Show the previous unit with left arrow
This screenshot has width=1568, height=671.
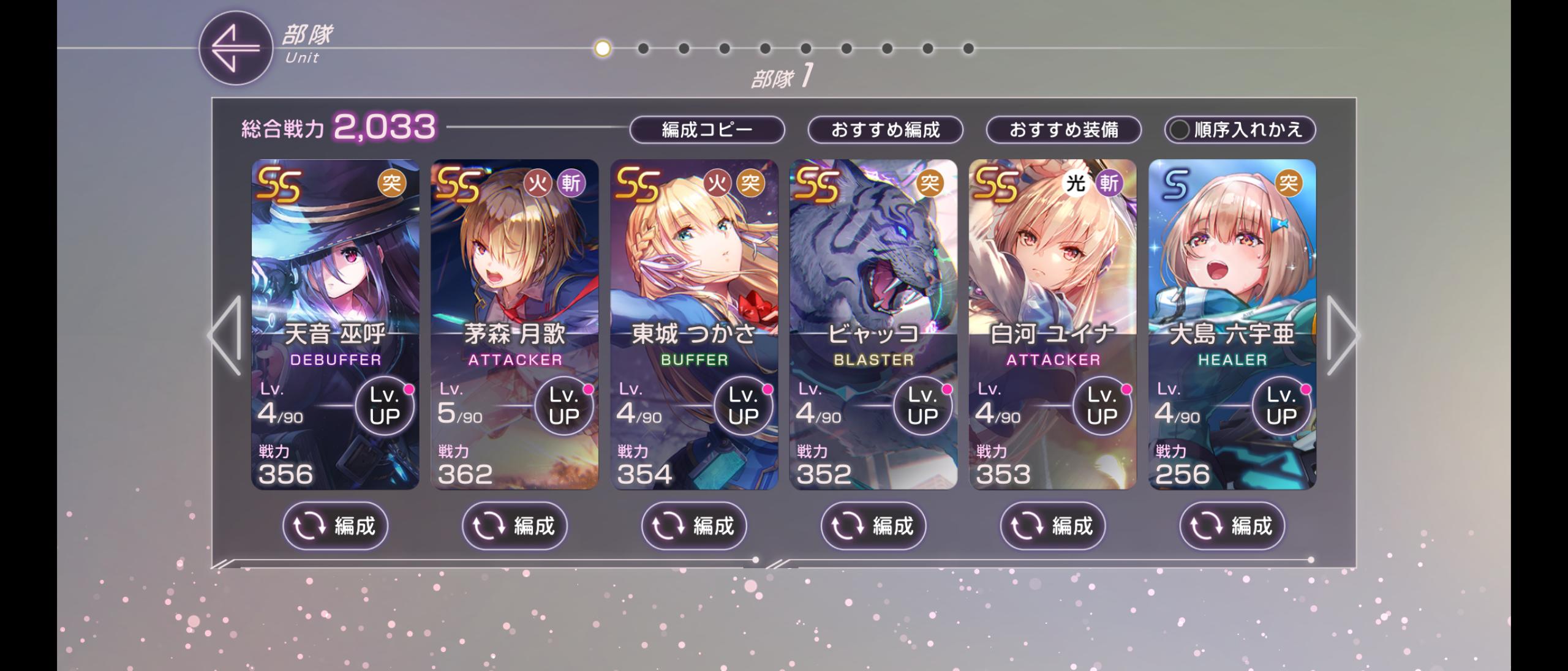click(x=225, y=335)
